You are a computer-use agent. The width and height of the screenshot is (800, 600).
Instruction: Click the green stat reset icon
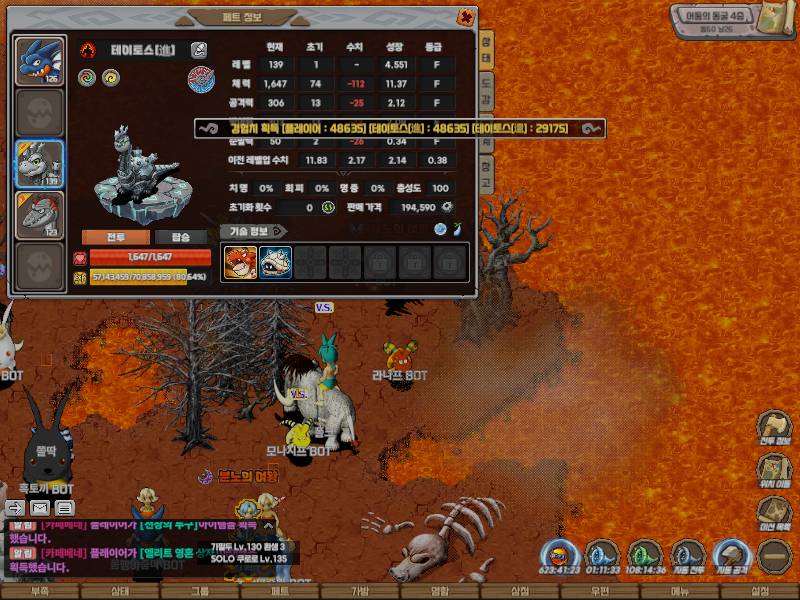click(x=327, y=207)
